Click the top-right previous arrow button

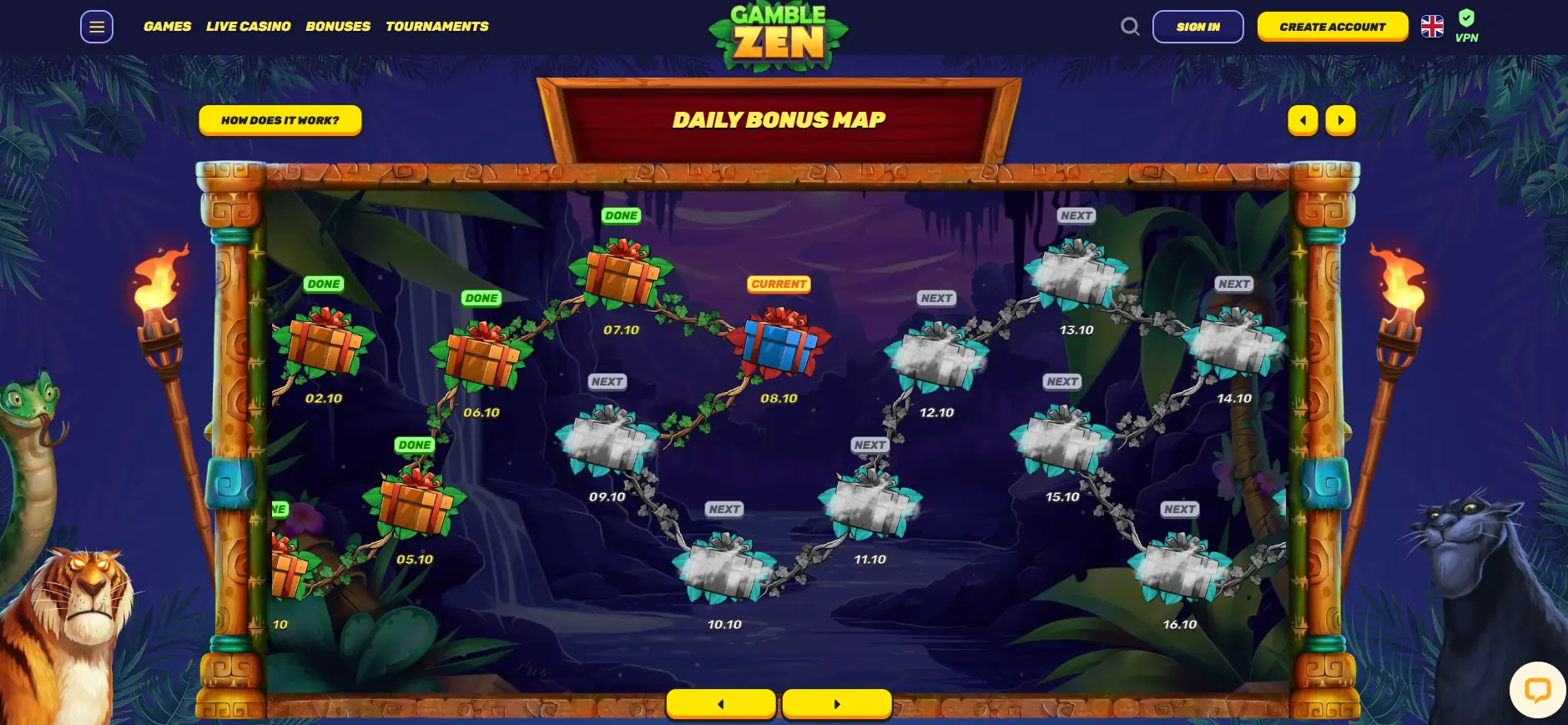click(x=1303, y=120)
